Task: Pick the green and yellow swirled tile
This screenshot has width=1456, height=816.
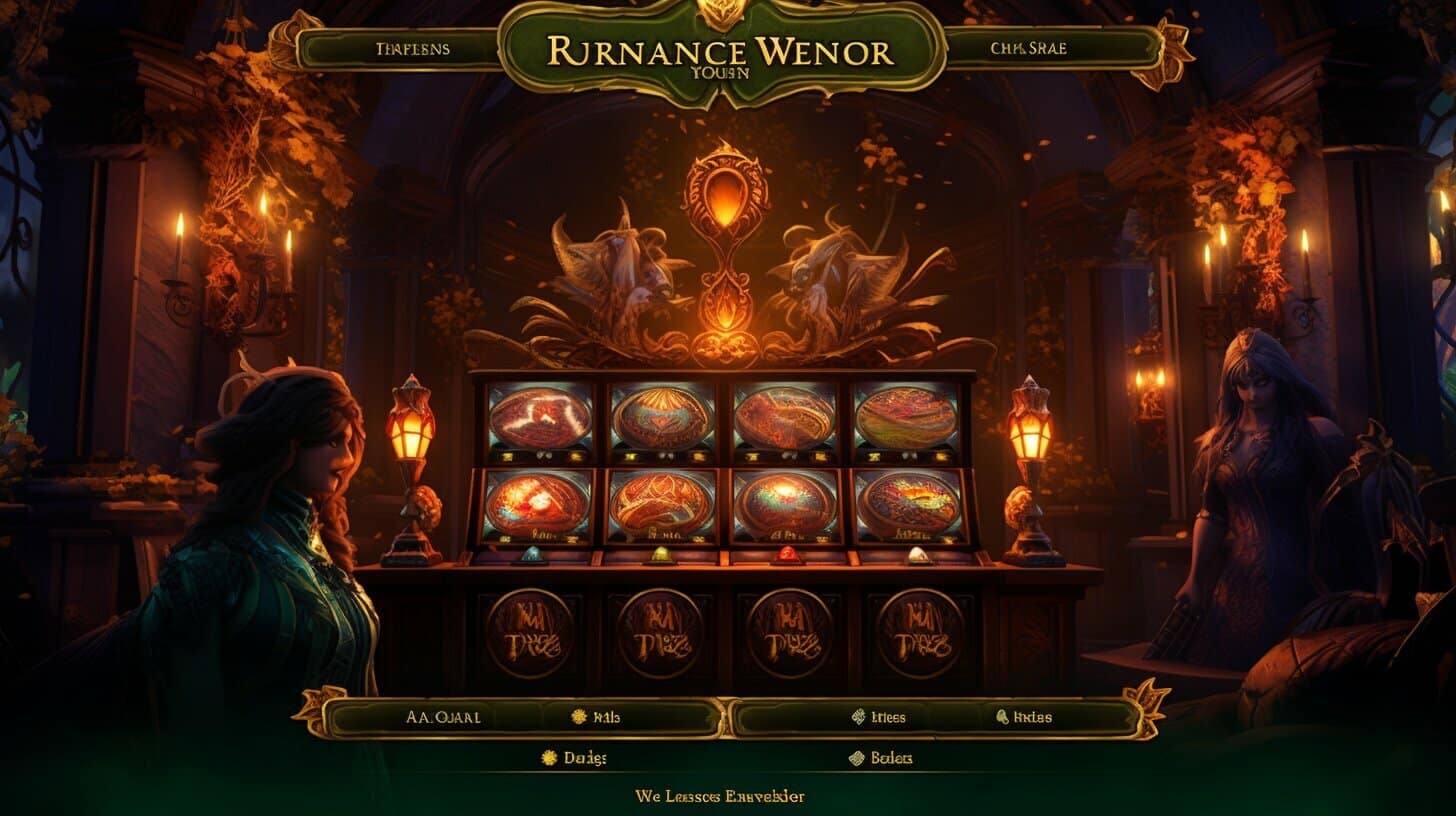Action: point(906,418)
